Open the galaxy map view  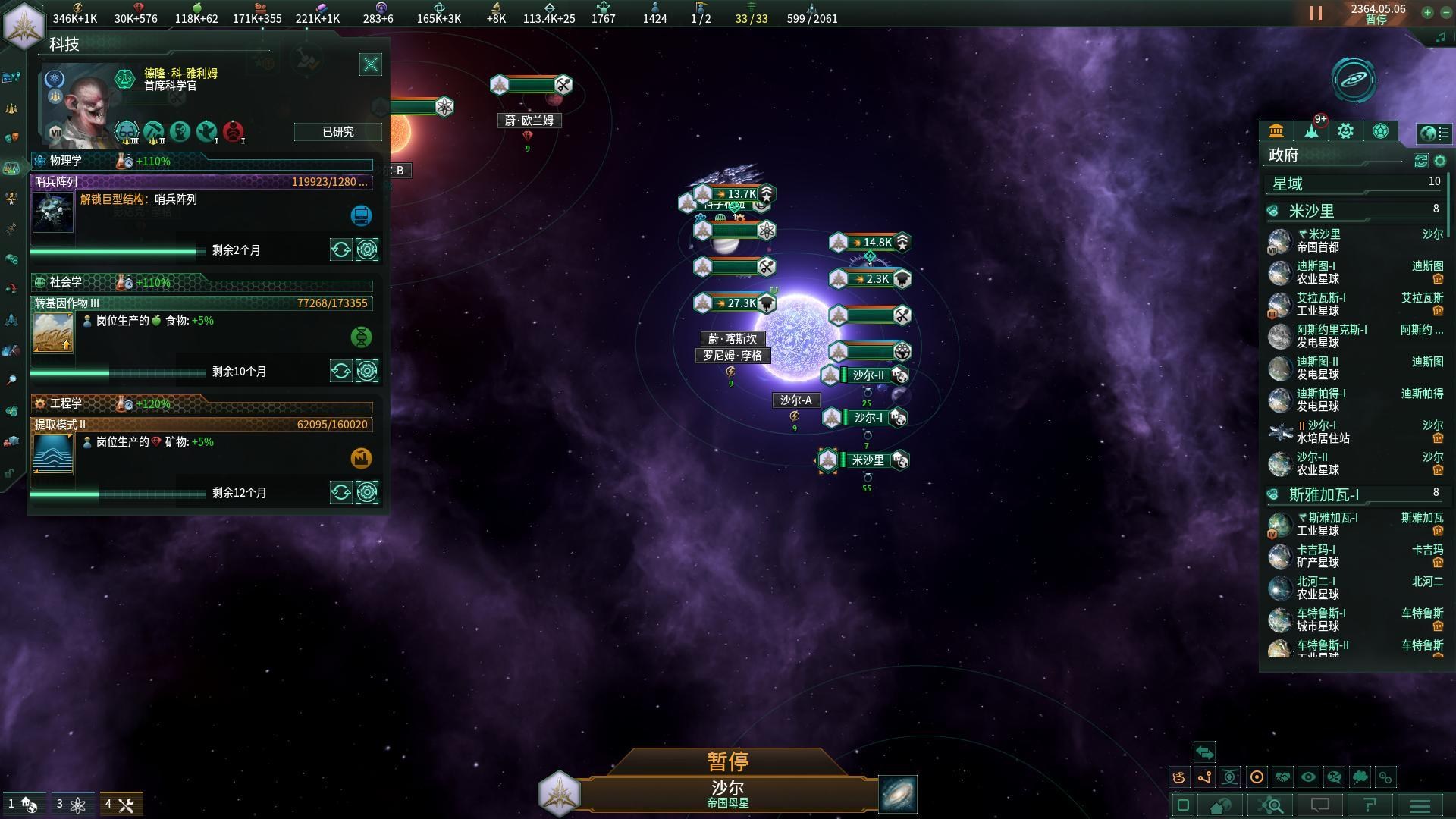(898, 793)
